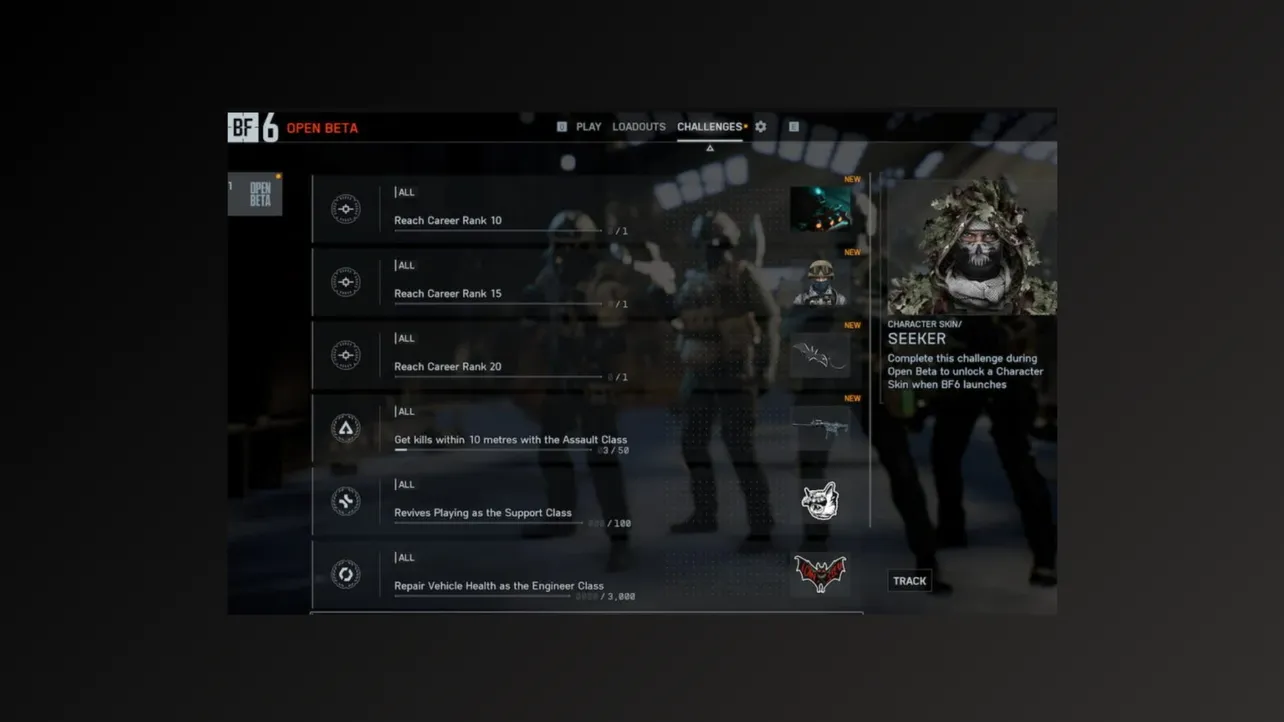Select the helicopter reward thumbnail

point(820,209)
